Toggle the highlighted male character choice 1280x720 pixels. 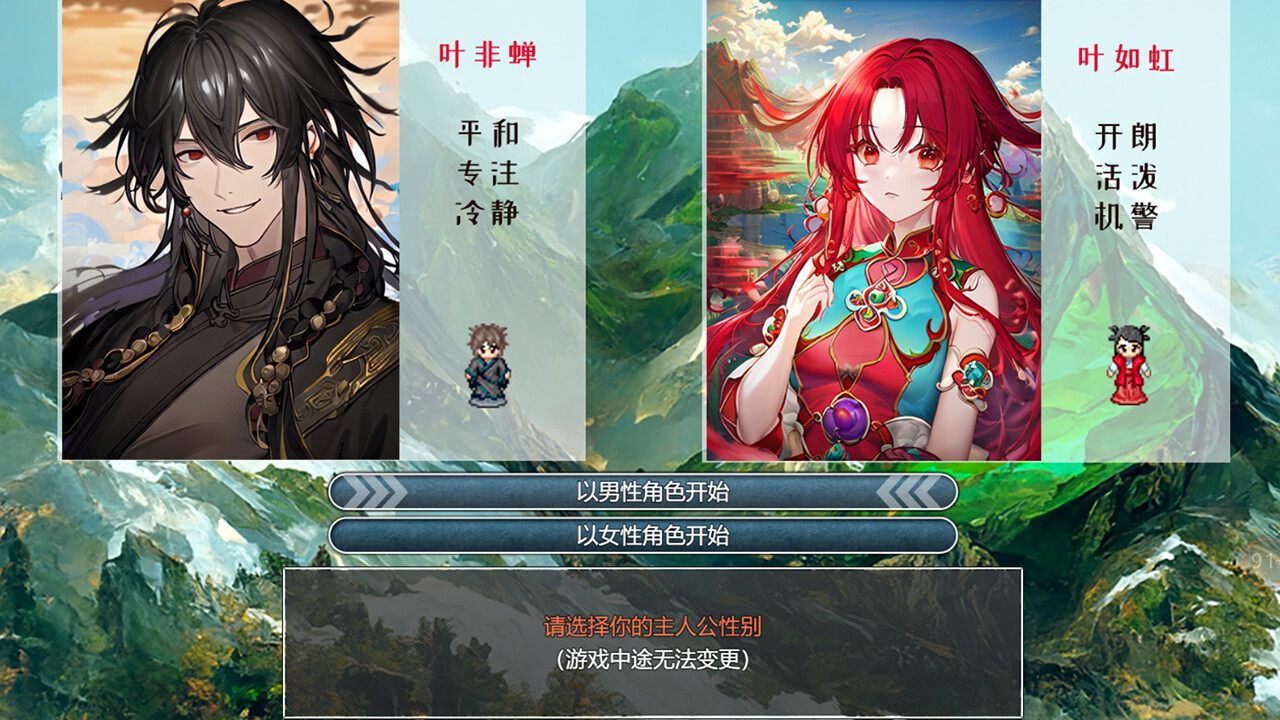tap(640, 491)
